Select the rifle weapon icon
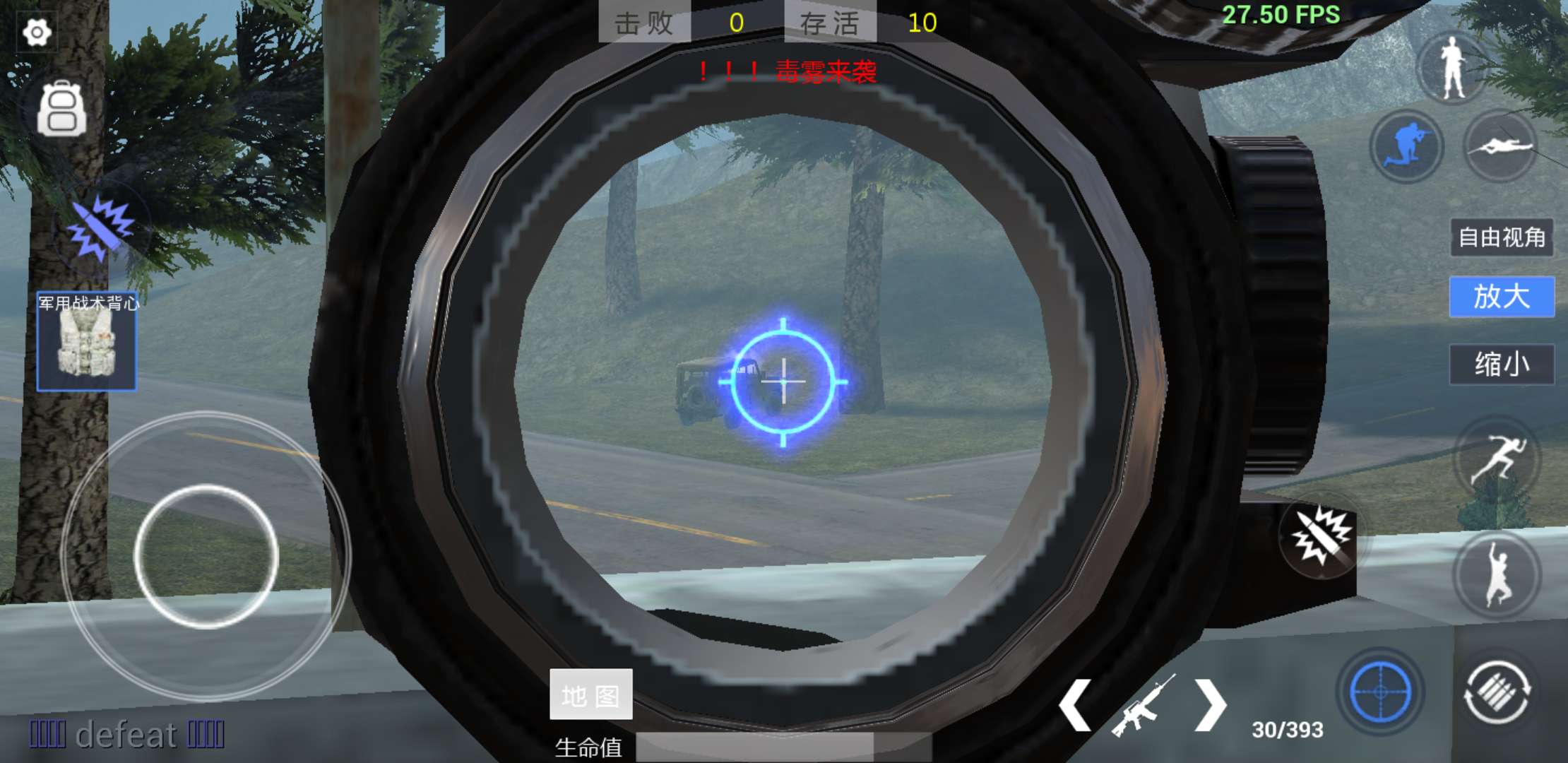The width and height of the screenshot is (1568, 763). coord(1142,705)
